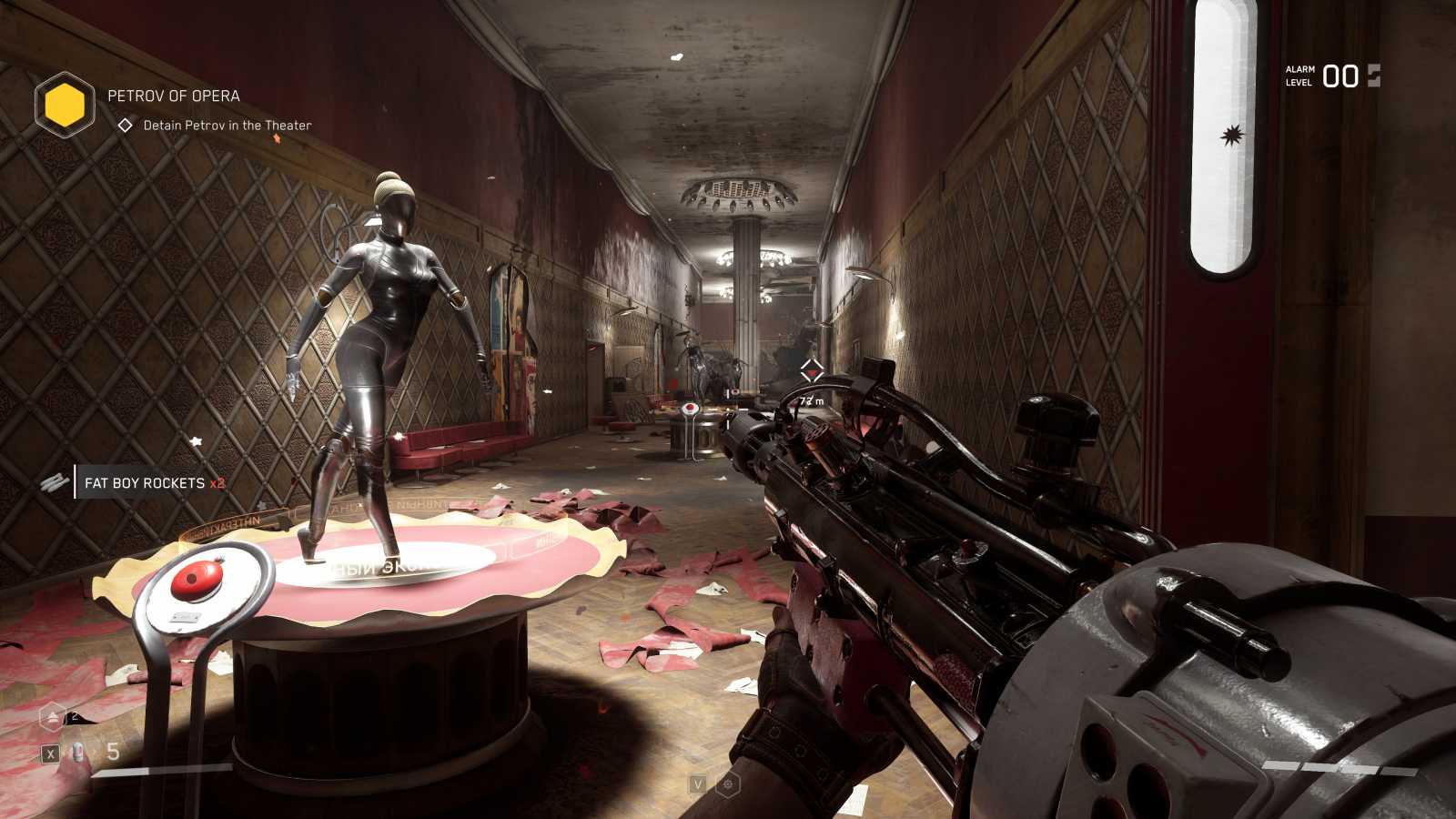The image size is (1456, 819).
Task: Select the healing capsule consumable icon
Action: click(x=78, y=753)
